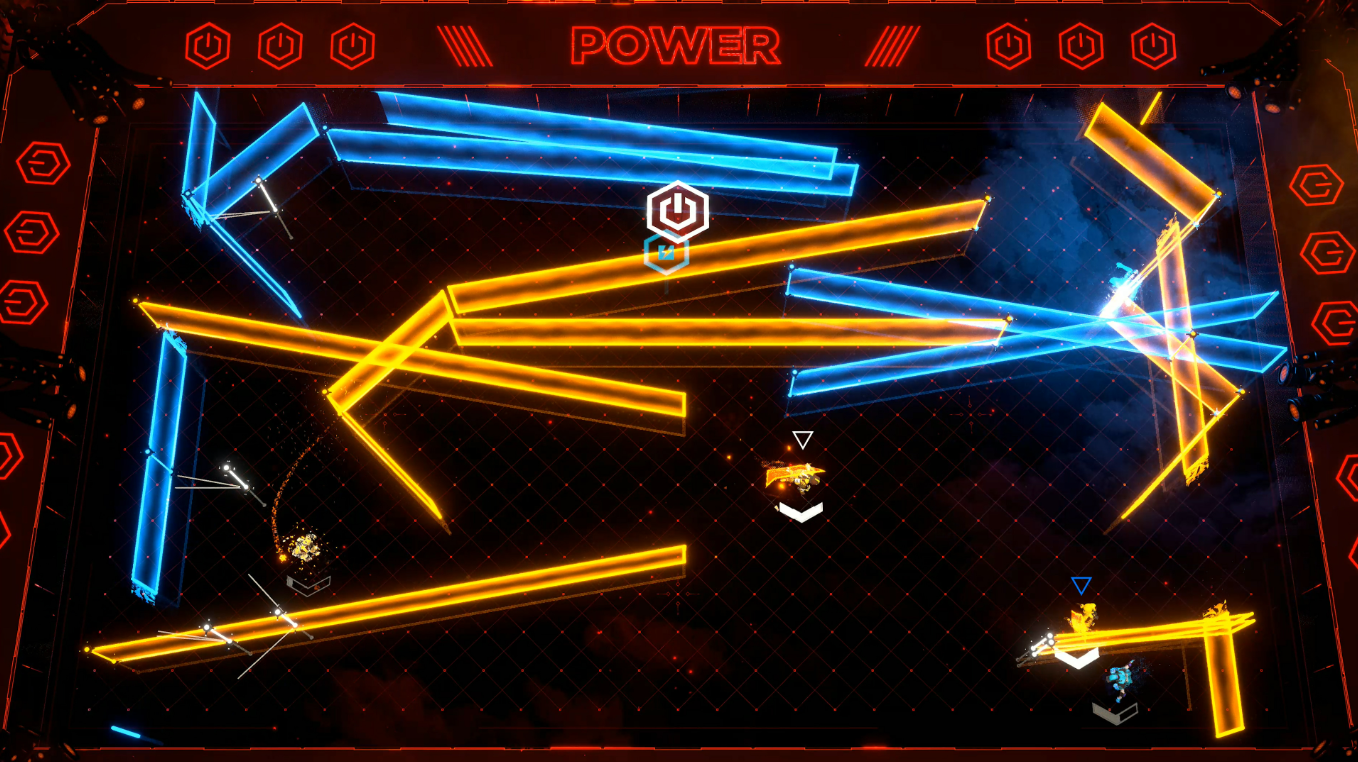This screenshot has height=762, width=1358.
Task: Click the white chevron under the center player
Action: [799, 512]
